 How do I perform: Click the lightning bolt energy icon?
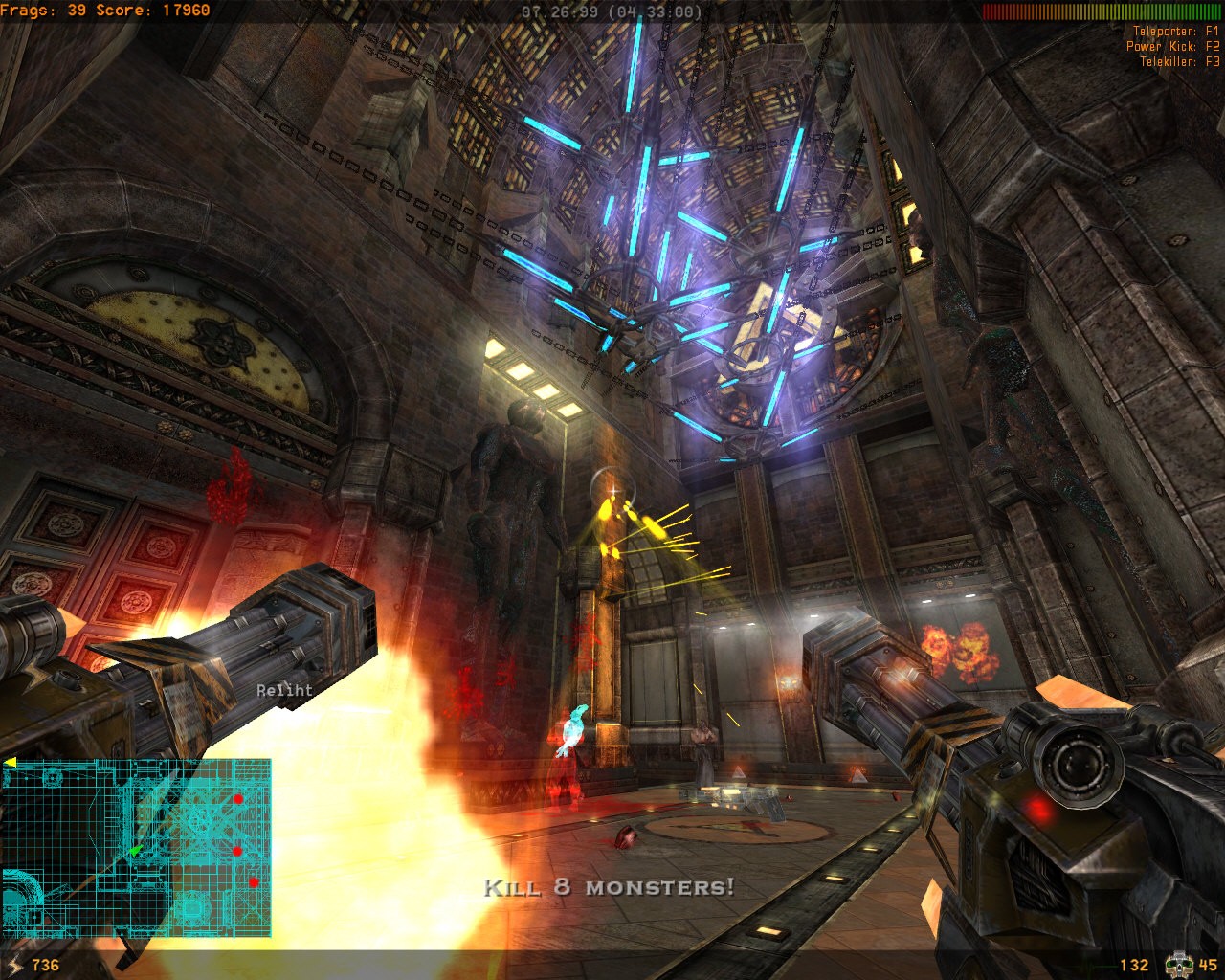click(x=16, y=965)
